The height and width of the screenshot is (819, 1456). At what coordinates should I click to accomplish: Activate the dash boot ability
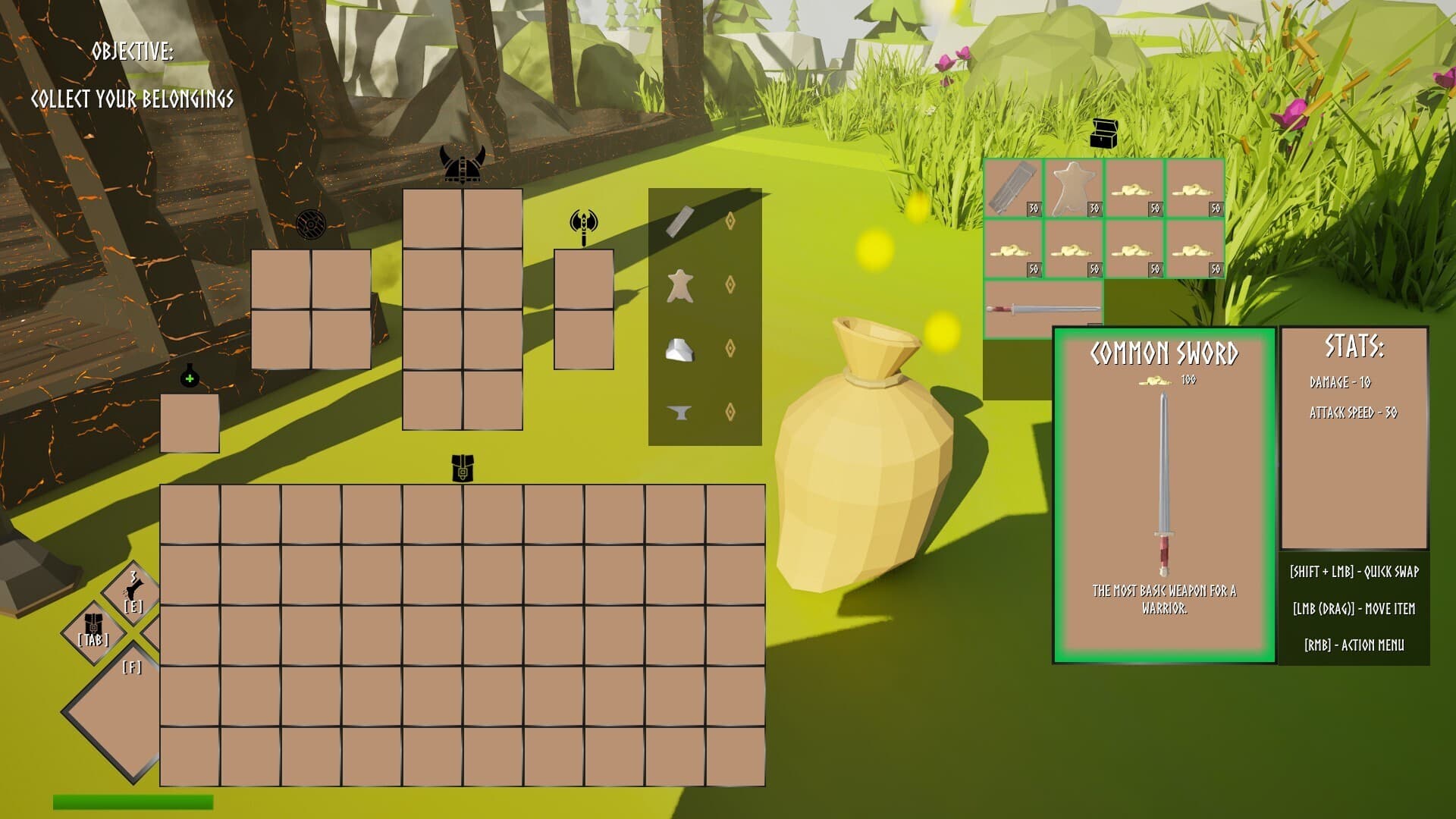tap(133, 592)
